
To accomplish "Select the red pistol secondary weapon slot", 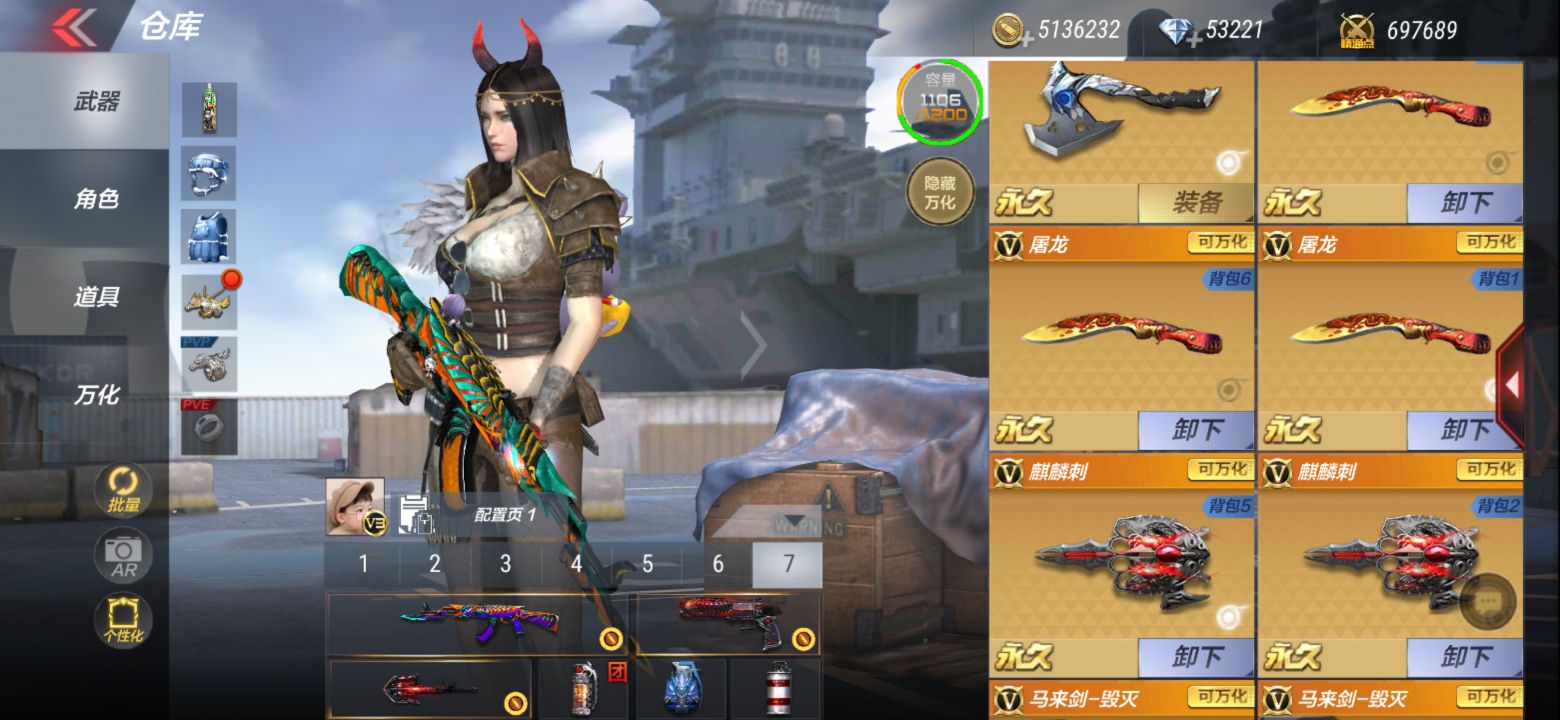I will click(728, 623).
